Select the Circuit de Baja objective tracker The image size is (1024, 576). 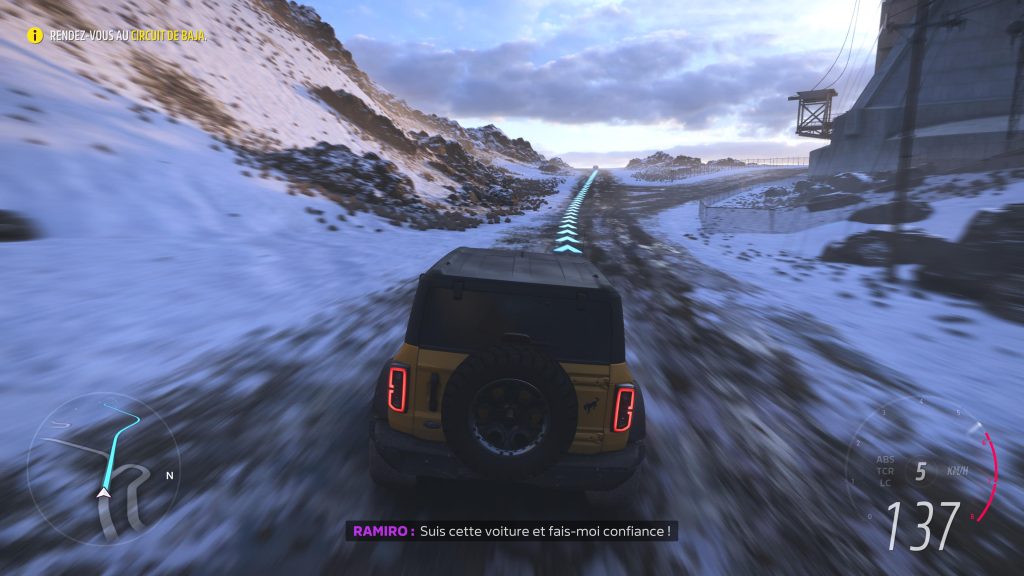click(x=118, y=36)
